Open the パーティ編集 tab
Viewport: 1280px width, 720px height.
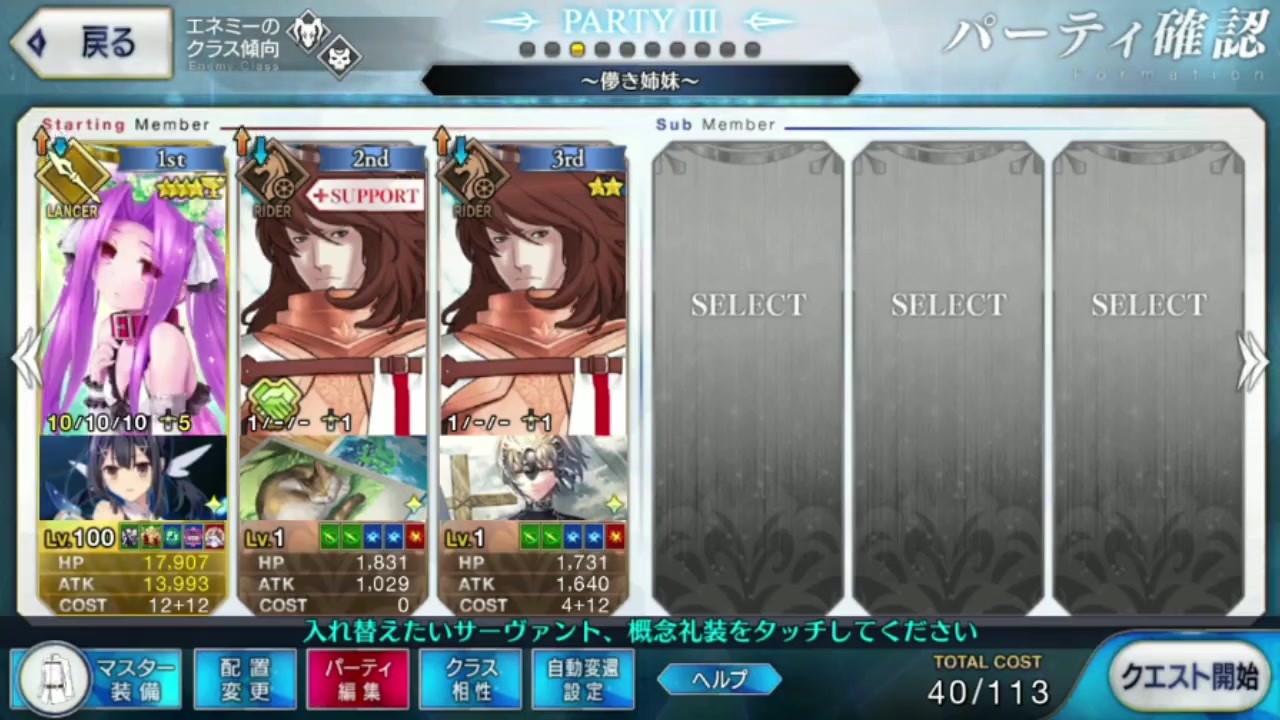(358, 679)
